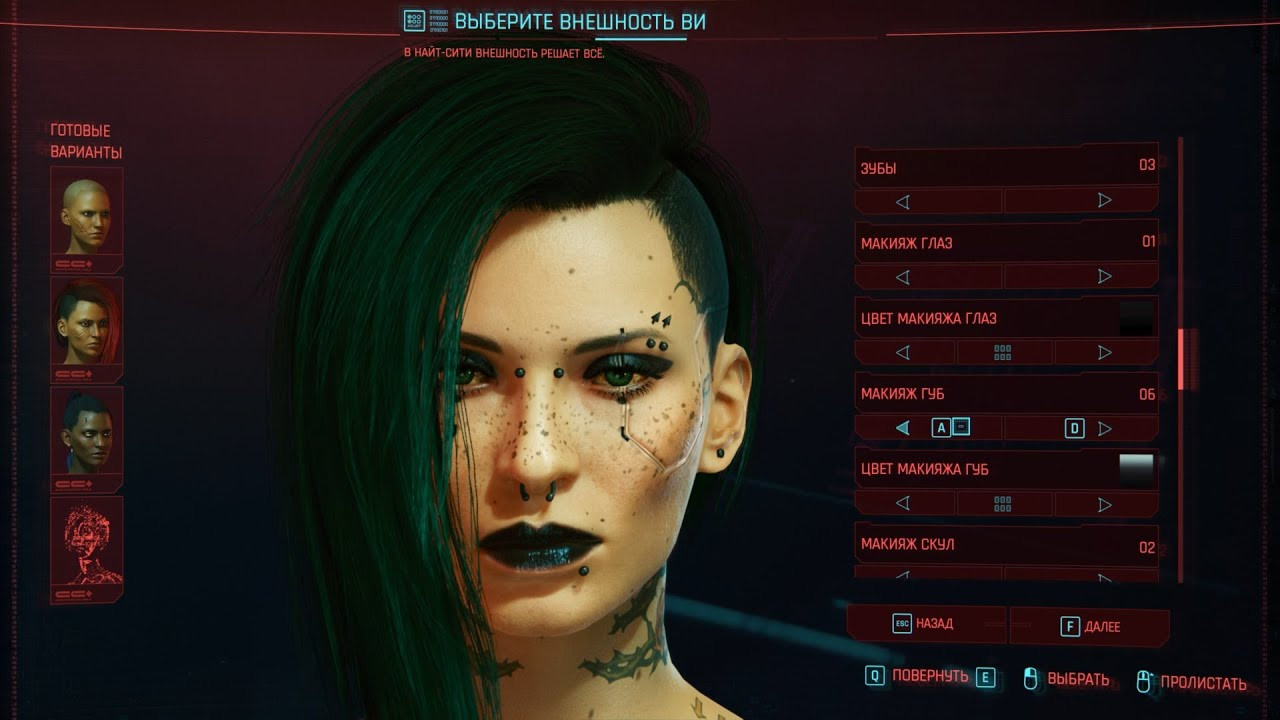
Task: Pick the dark-skinned preset thumbnail
Action: click(86, 433)
